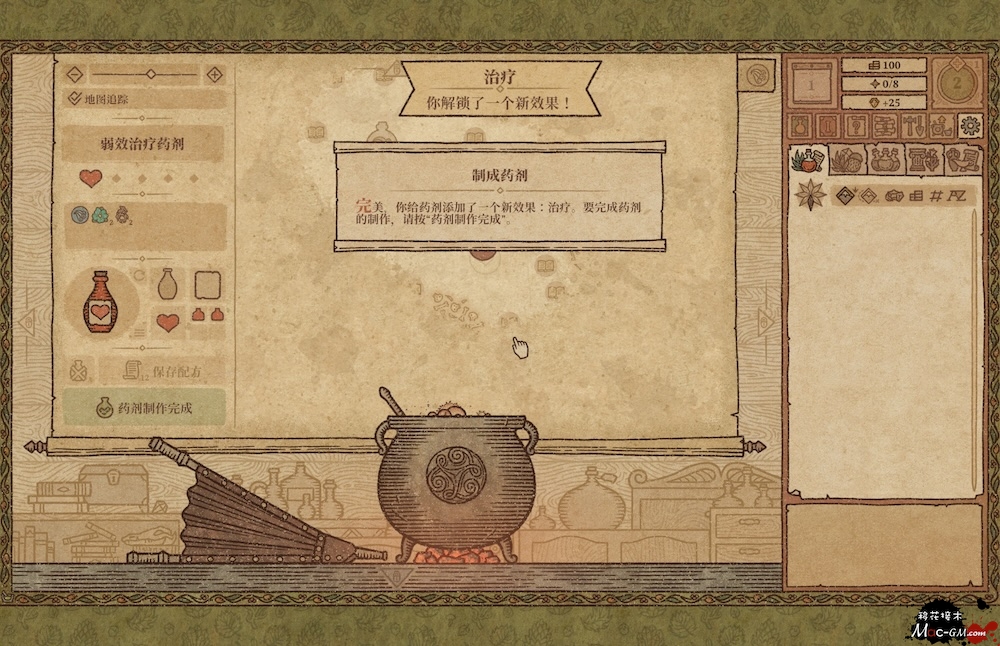Sort inventory by the hash number icon
Viewport: 1000px width, 646px height.
pos(937,195)
